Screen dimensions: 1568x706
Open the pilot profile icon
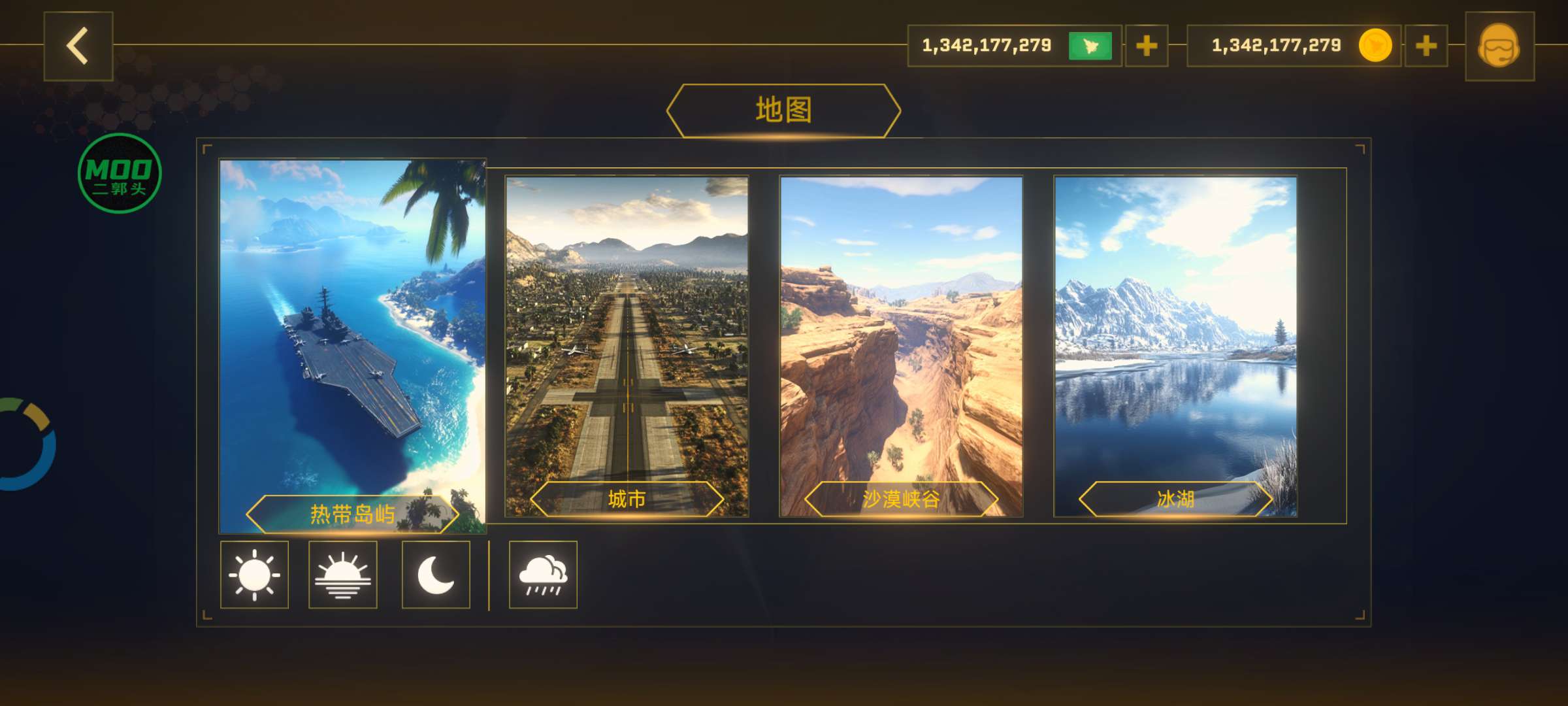click(x=1499, y=46)
